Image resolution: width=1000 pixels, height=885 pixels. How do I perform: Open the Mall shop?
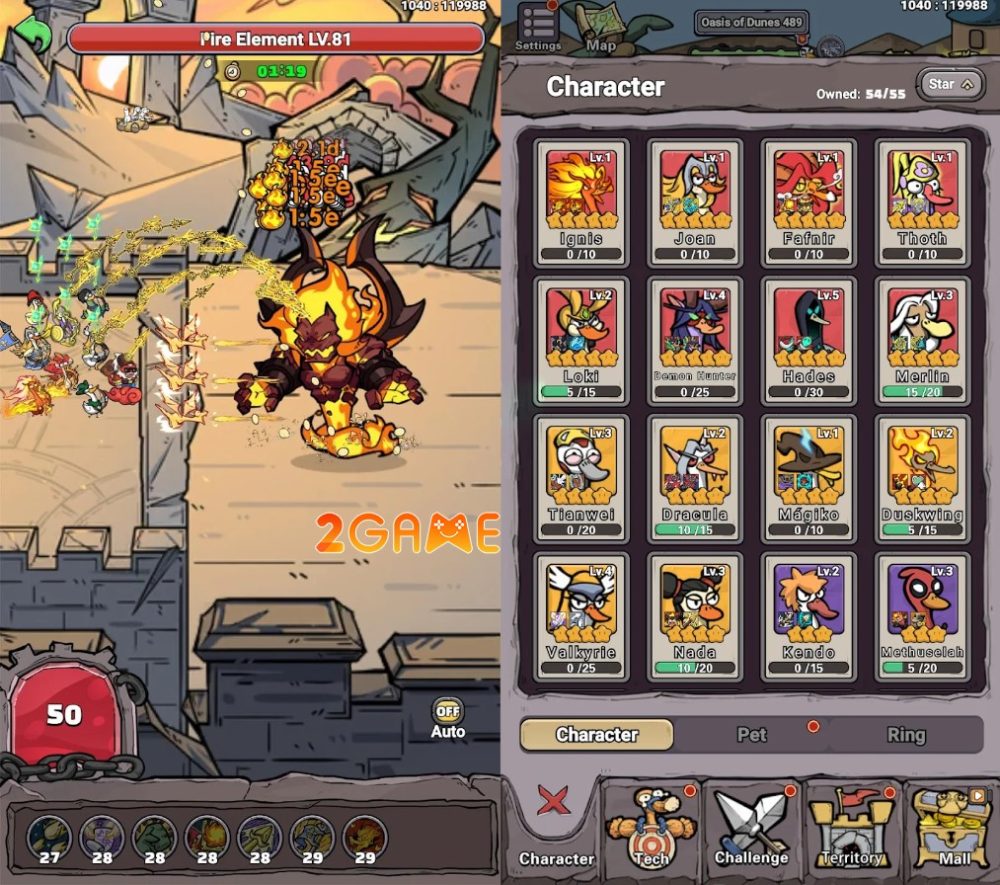954,828
